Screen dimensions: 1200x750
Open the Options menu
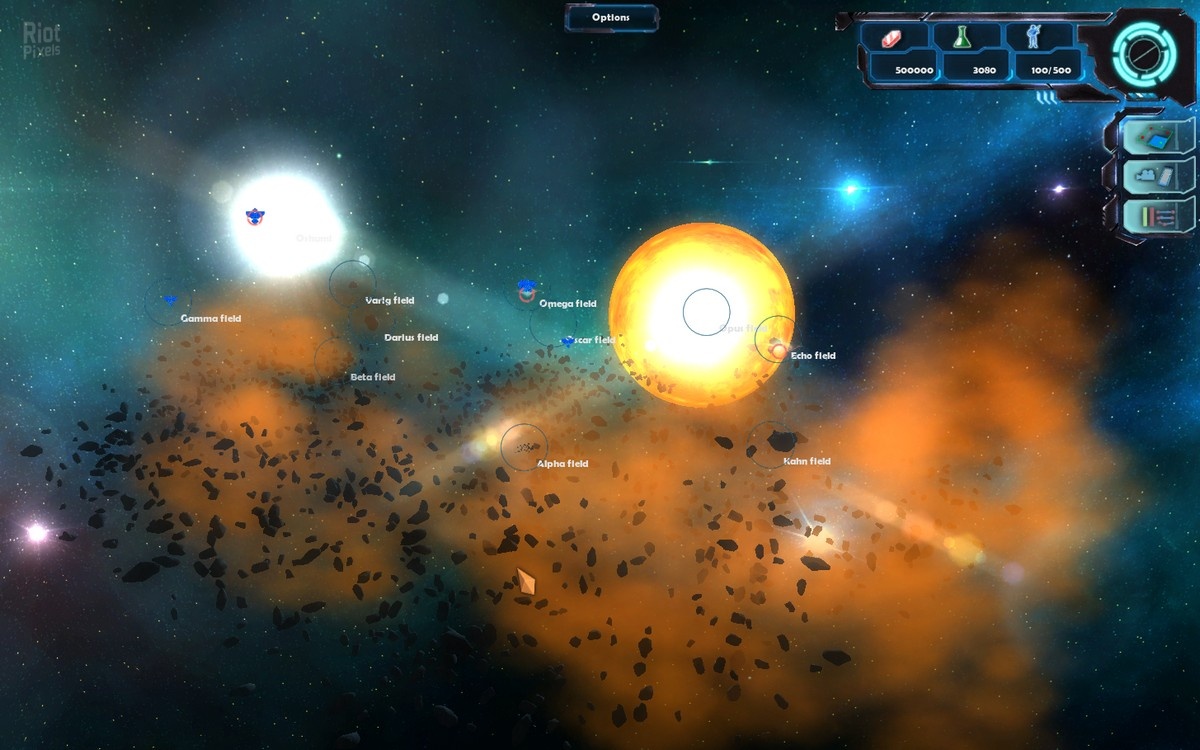pyautogui.click(x=611, y=17)
